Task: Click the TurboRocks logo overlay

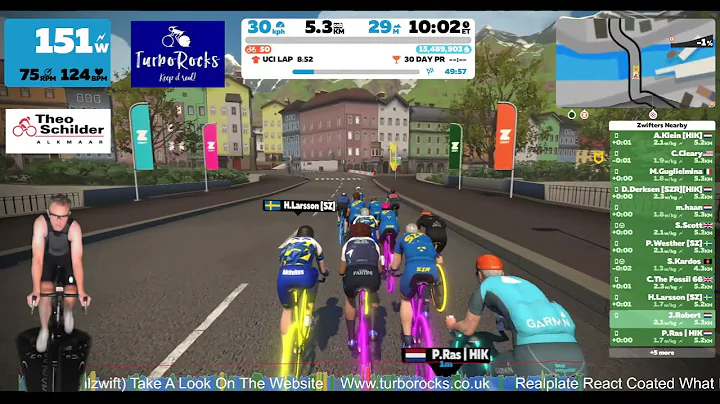Action: pyautogui.click(x=179, y=53)
